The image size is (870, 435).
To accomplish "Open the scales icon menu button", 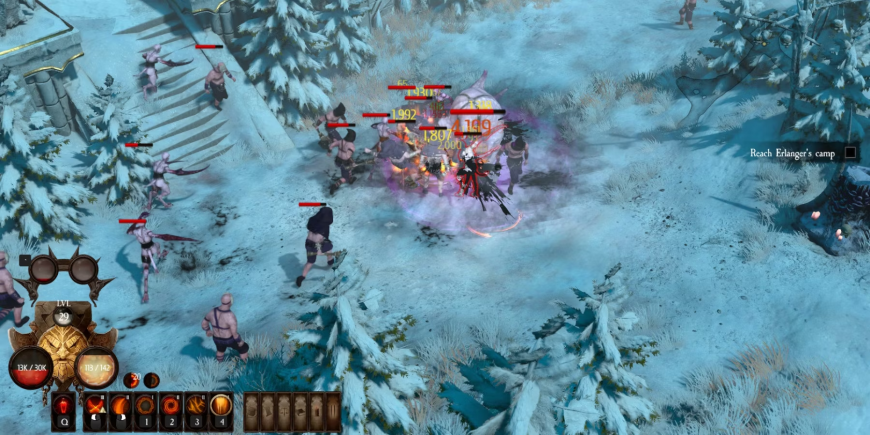I will point(283,411).
